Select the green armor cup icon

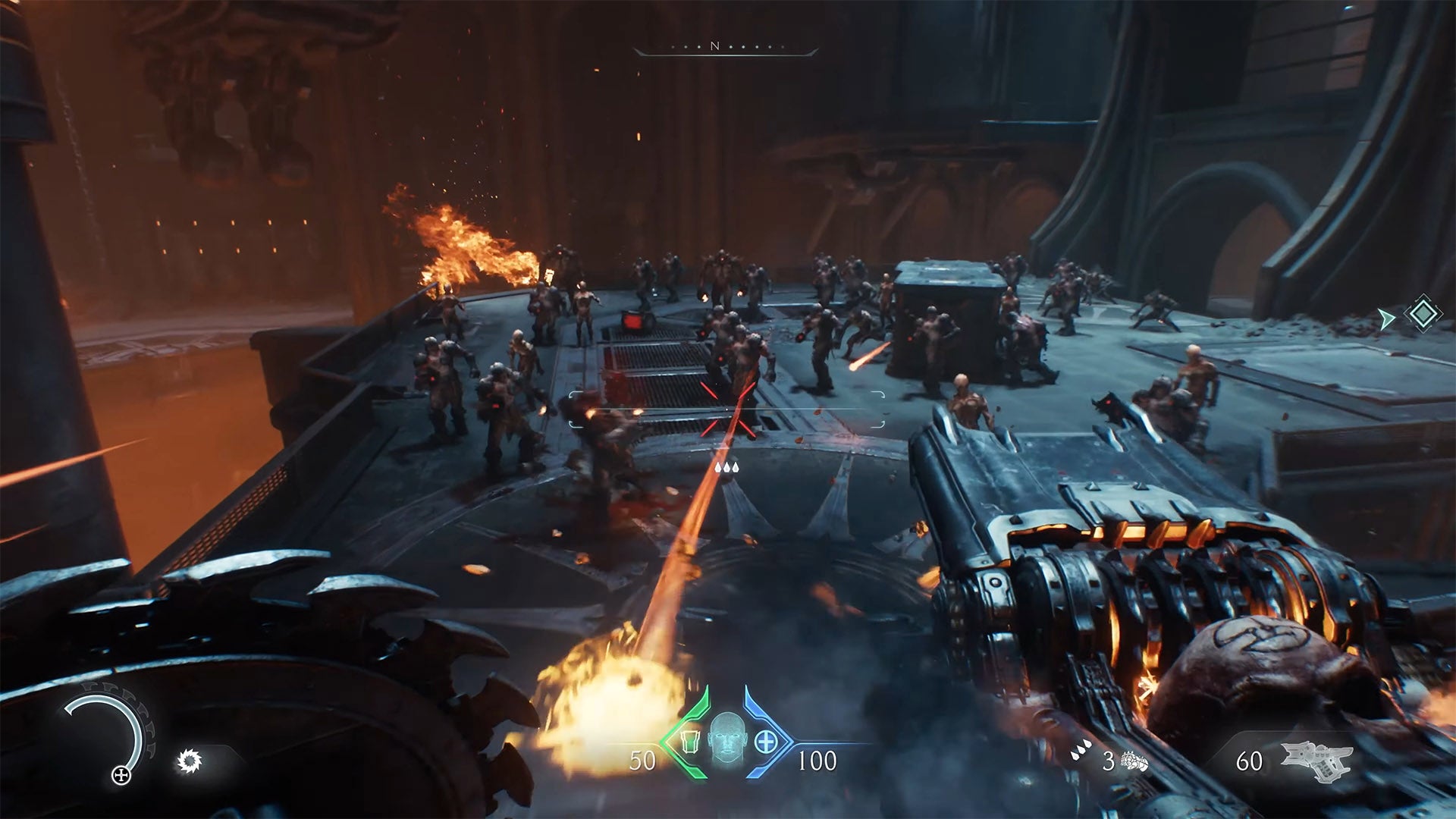690,741
